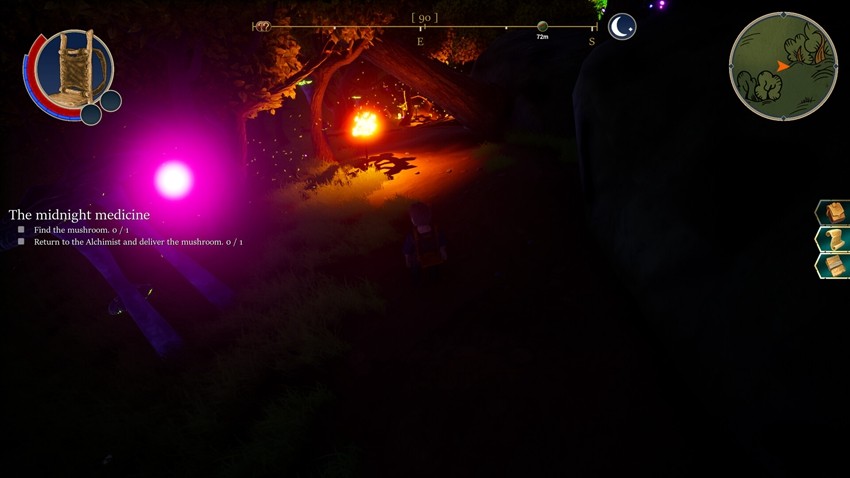Open the scroll quest log icon
This screenshot has height=478, width=850.
pos(834,239)
